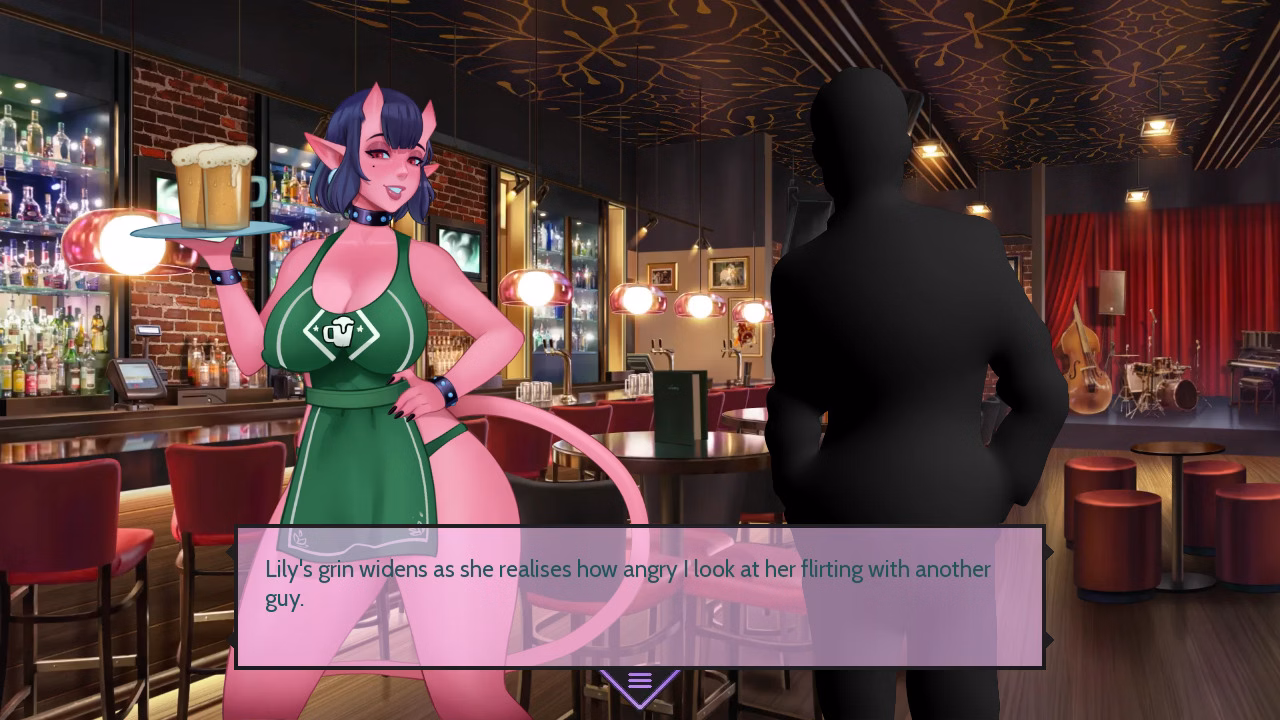Open the purple triangle menu button

click(640, 683)
